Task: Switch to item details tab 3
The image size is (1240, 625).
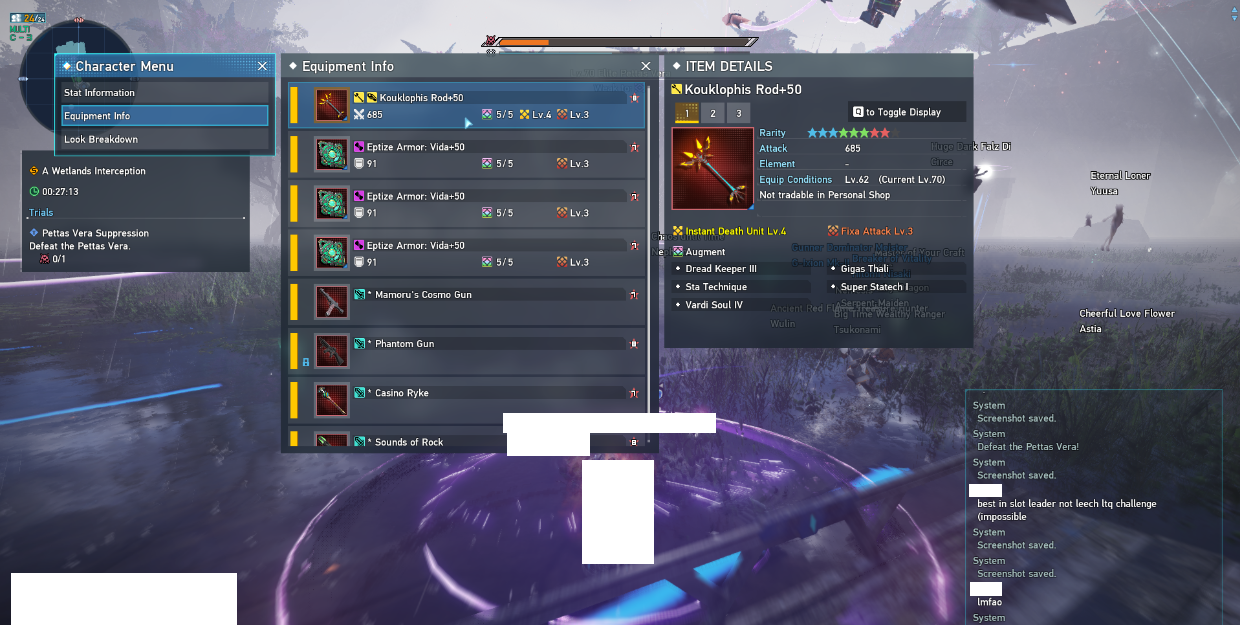Action: pyautogui.click(x=738, y=113)
